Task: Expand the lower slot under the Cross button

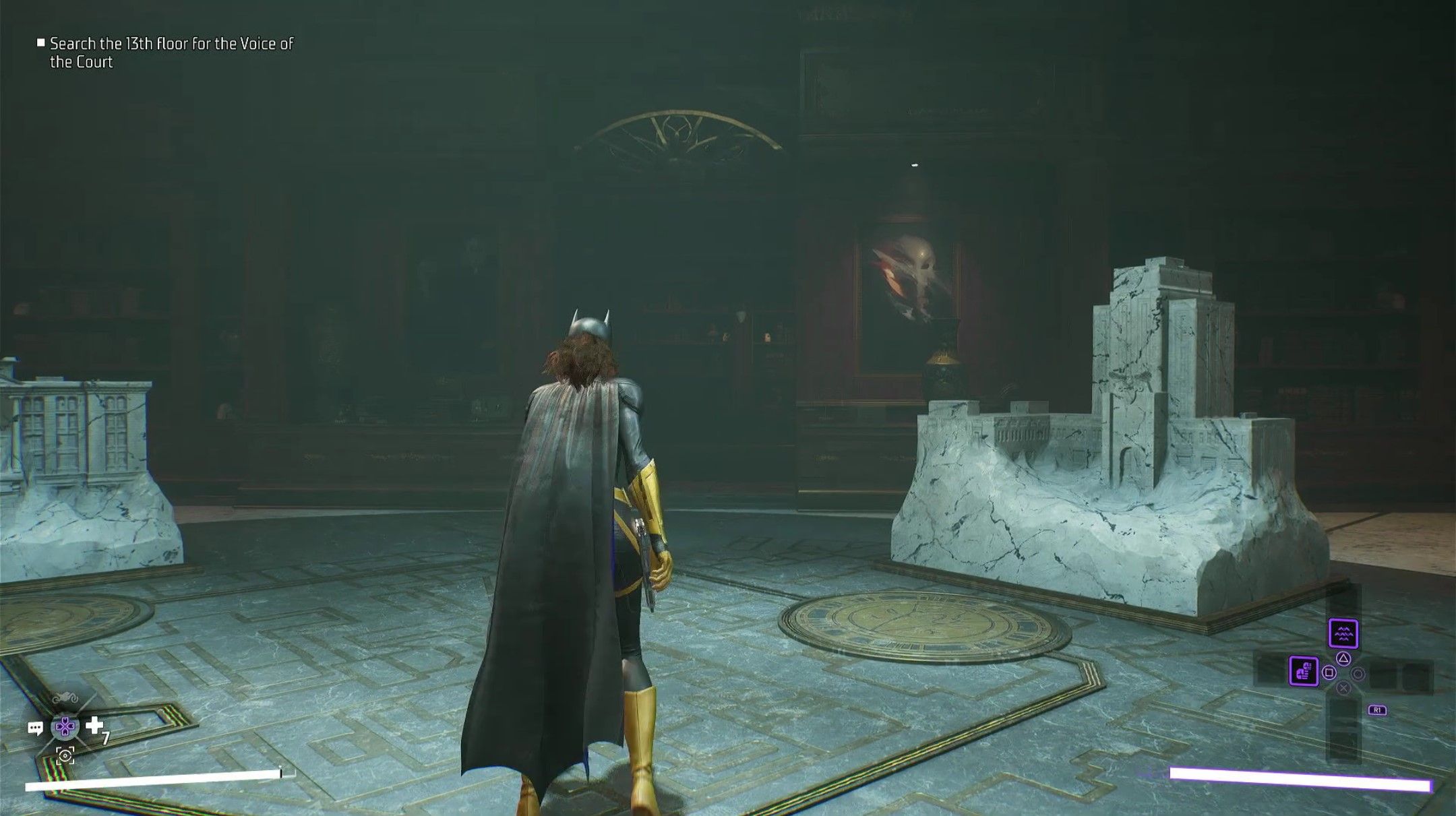Action: (x=1343, y=713)
